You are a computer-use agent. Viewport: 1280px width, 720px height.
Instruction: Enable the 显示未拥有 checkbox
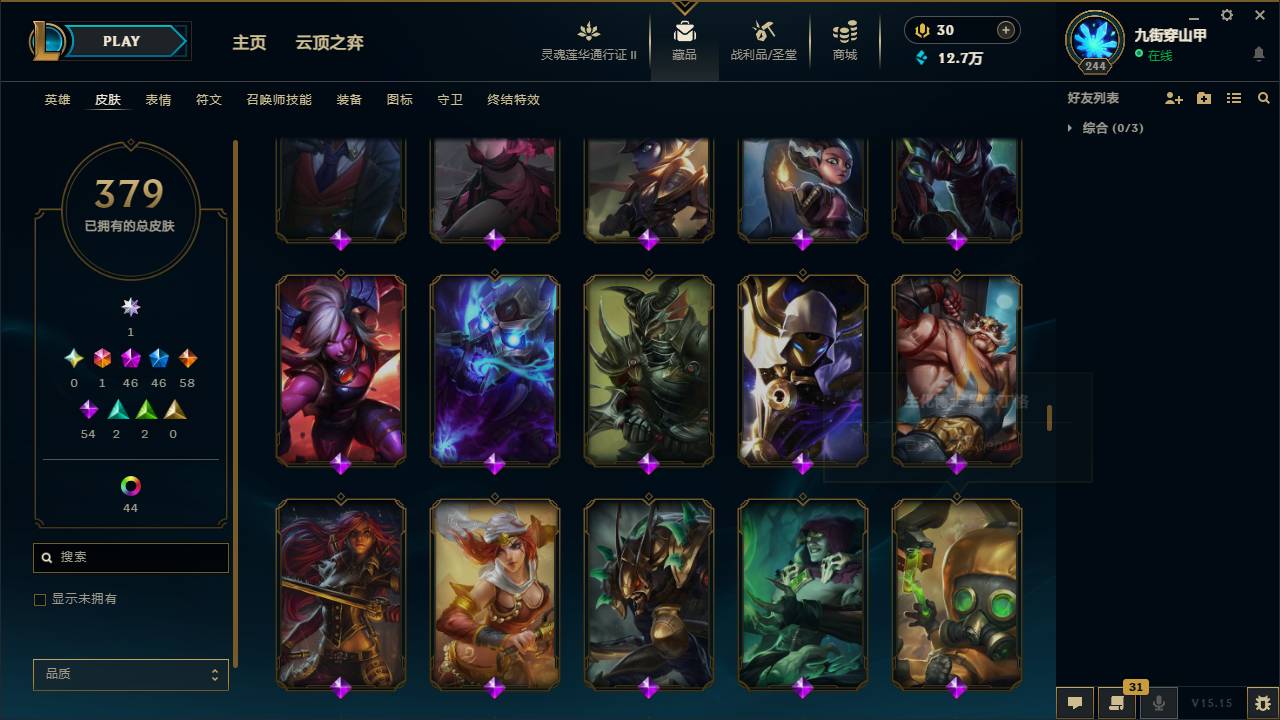click(x=40, y=599)
